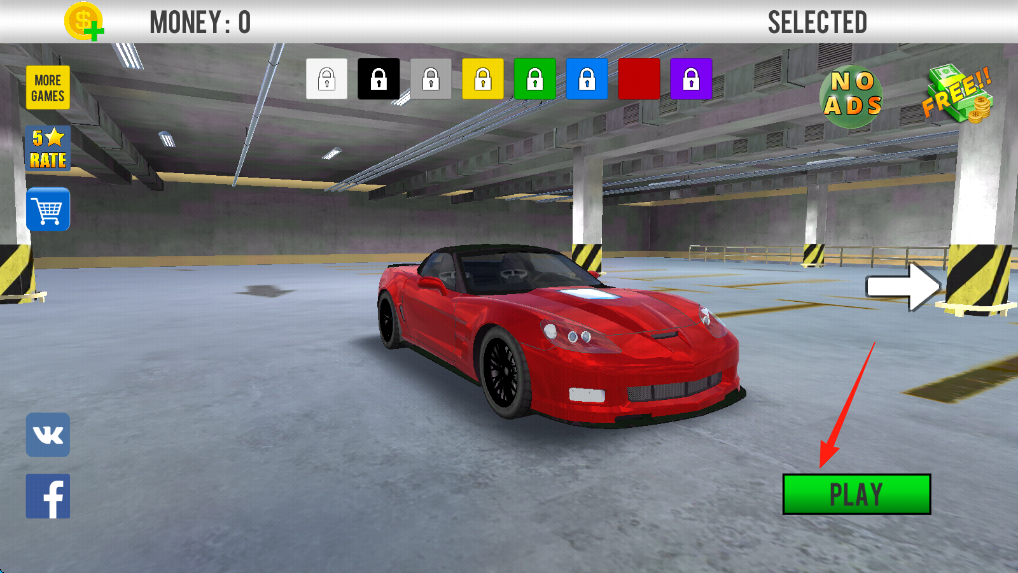
Task: Choose the locked green paint color
Action: tap(535, 79)
